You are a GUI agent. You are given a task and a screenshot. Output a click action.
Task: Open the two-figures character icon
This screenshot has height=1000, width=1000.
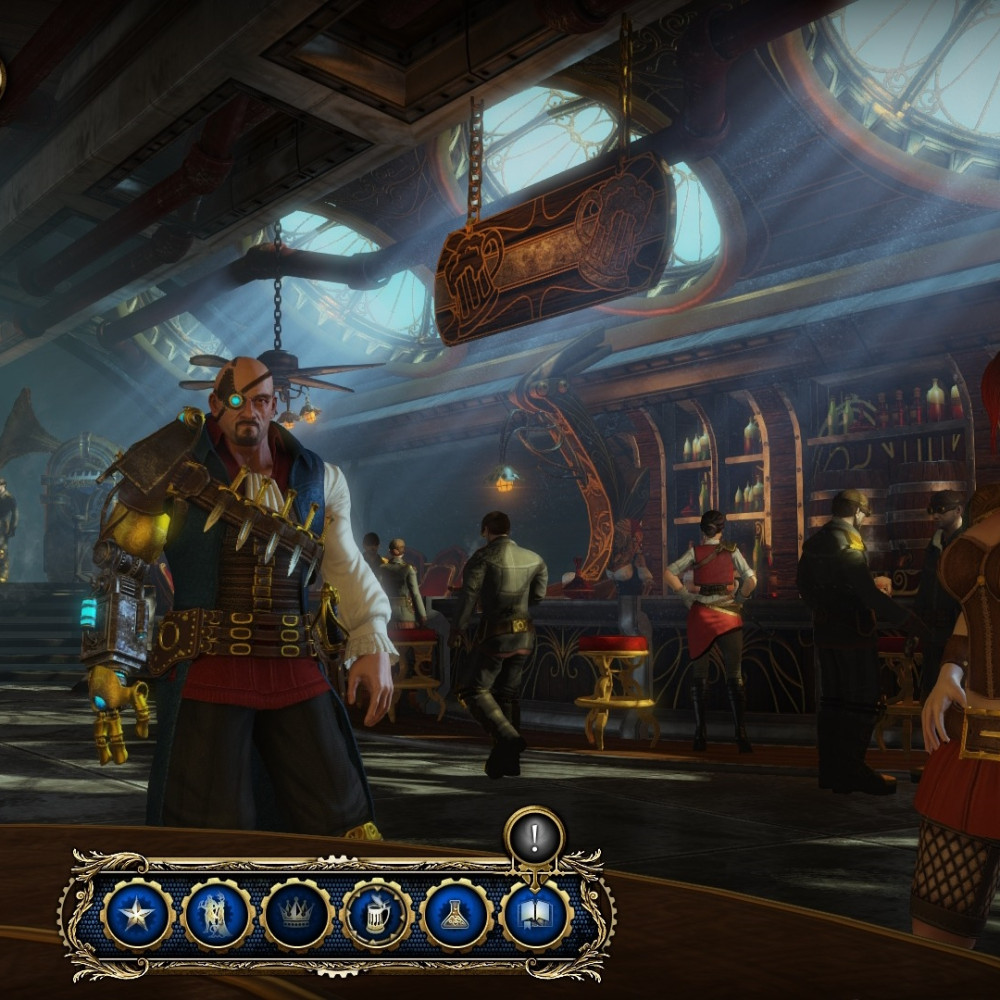(x=217, y=915)
